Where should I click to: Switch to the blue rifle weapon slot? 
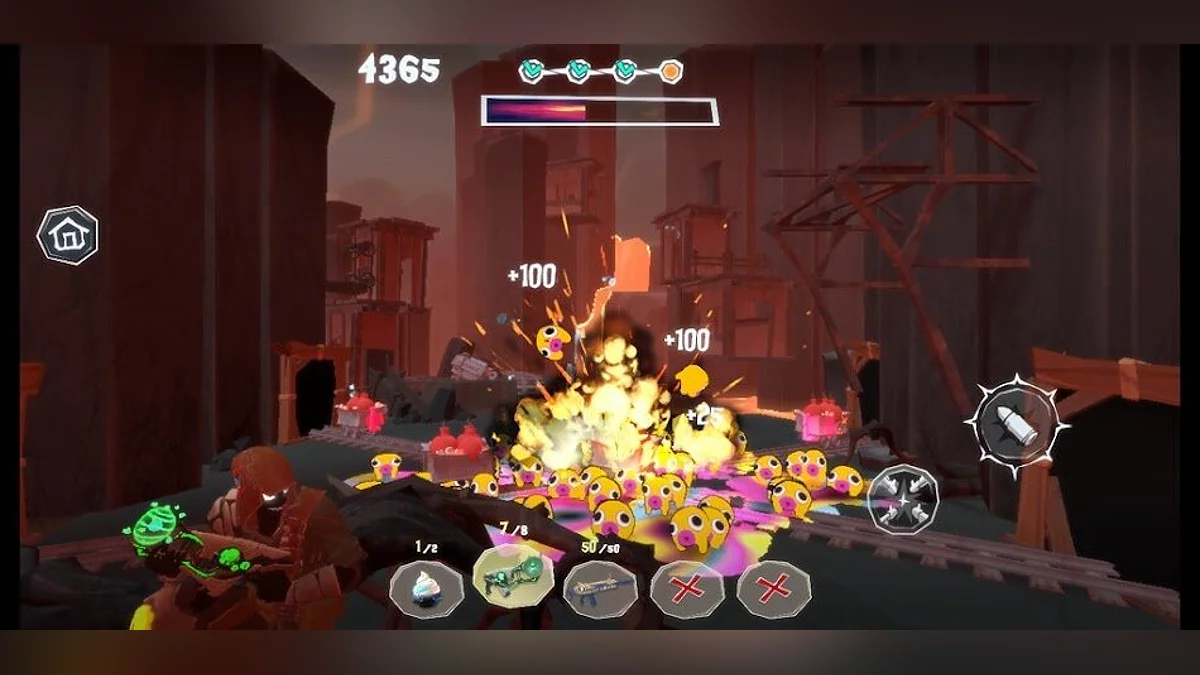point(600,590)
